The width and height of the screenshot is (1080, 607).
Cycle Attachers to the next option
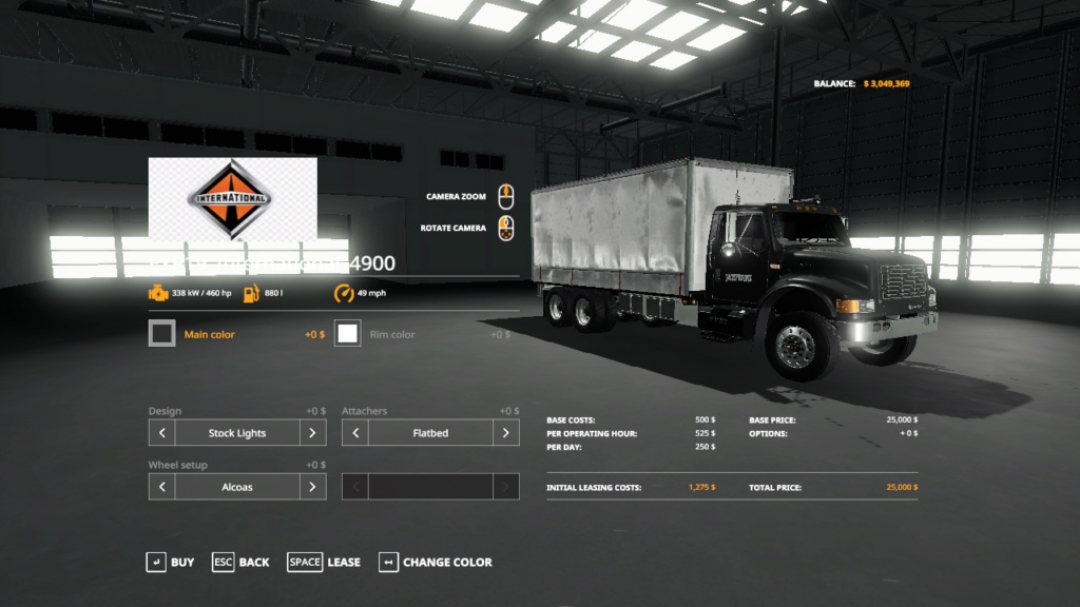point(506,433)
